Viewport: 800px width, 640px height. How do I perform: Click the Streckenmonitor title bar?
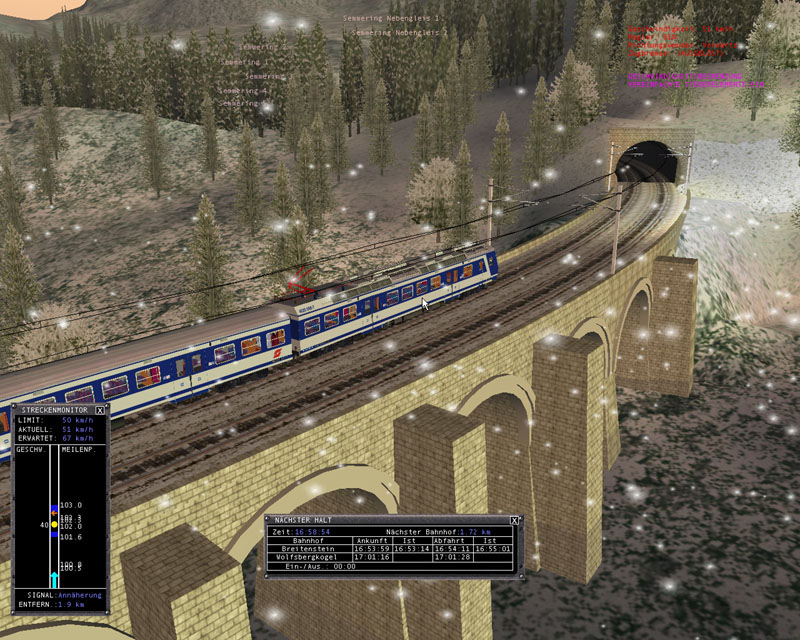coord(54,410)
